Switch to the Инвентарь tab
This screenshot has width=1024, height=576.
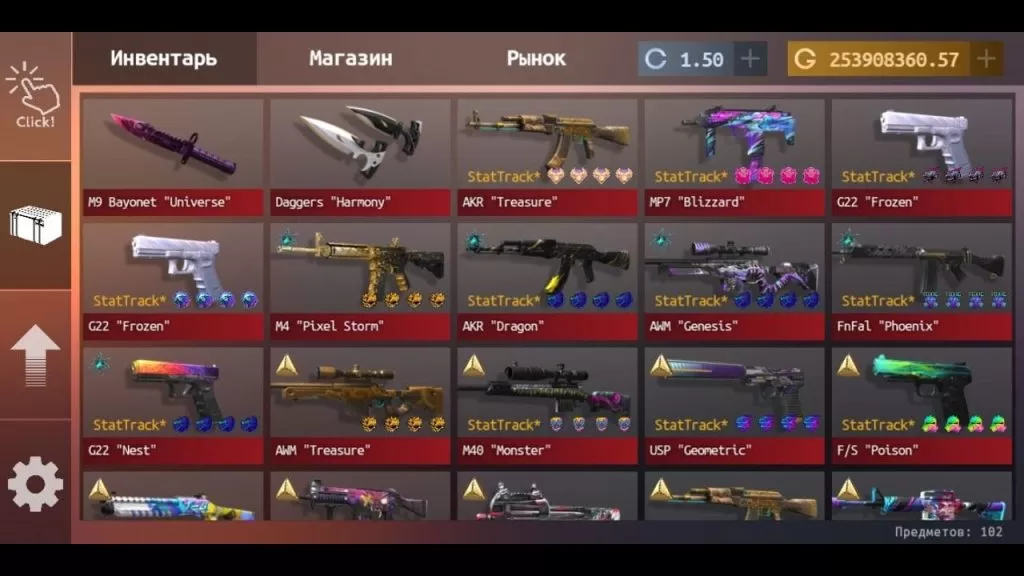(x=163, y=58)
